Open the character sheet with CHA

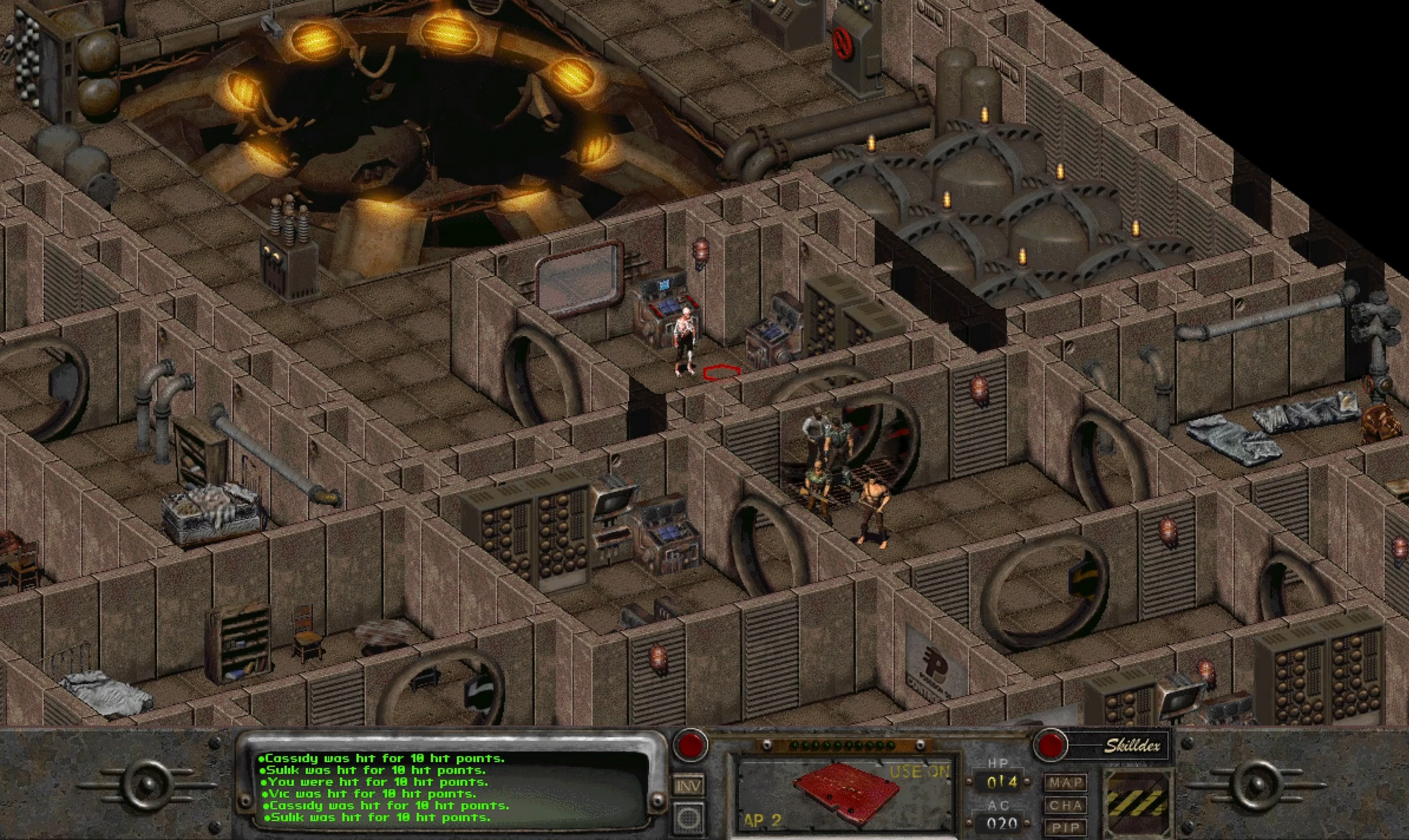point(1065,805)
